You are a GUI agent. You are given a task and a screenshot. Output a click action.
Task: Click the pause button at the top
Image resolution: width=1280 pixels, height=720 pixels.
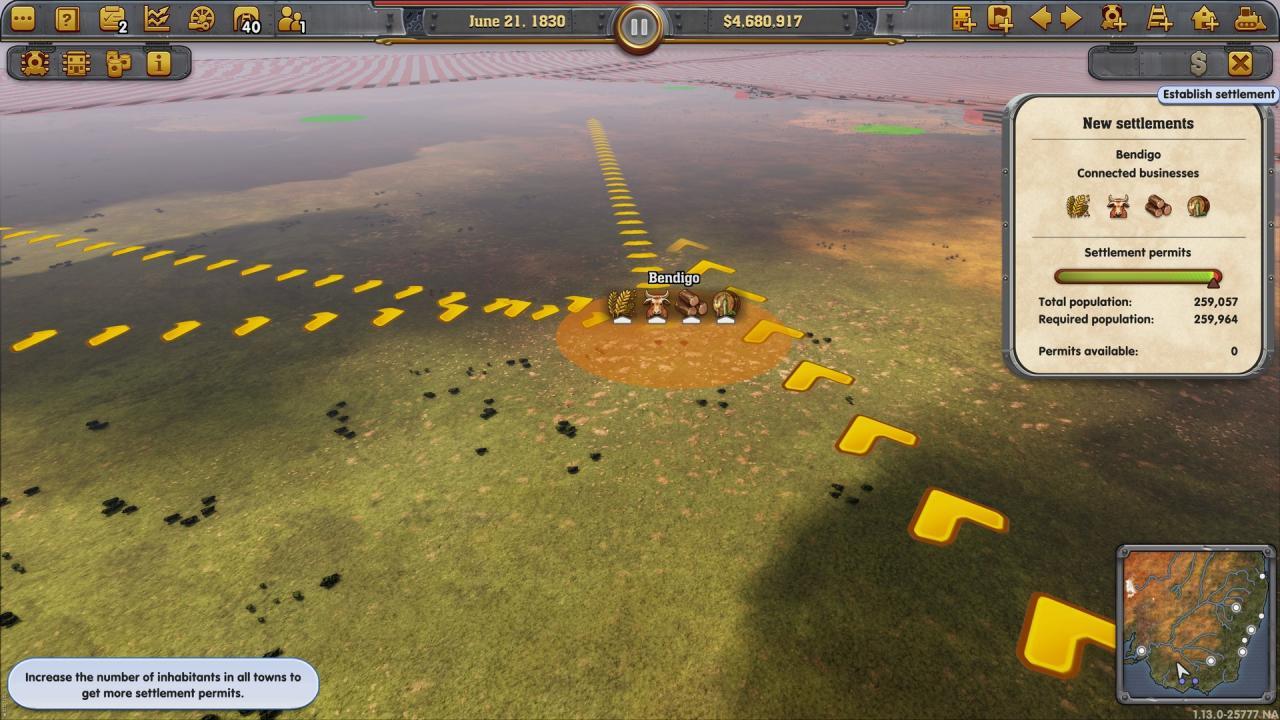coord(639,27)
